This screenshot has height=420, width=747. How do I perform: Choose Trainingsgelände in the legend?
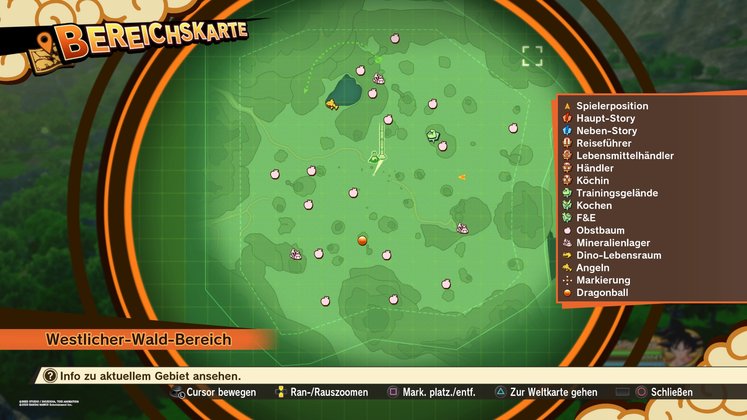pyautogui.click(x=616, y=193)
